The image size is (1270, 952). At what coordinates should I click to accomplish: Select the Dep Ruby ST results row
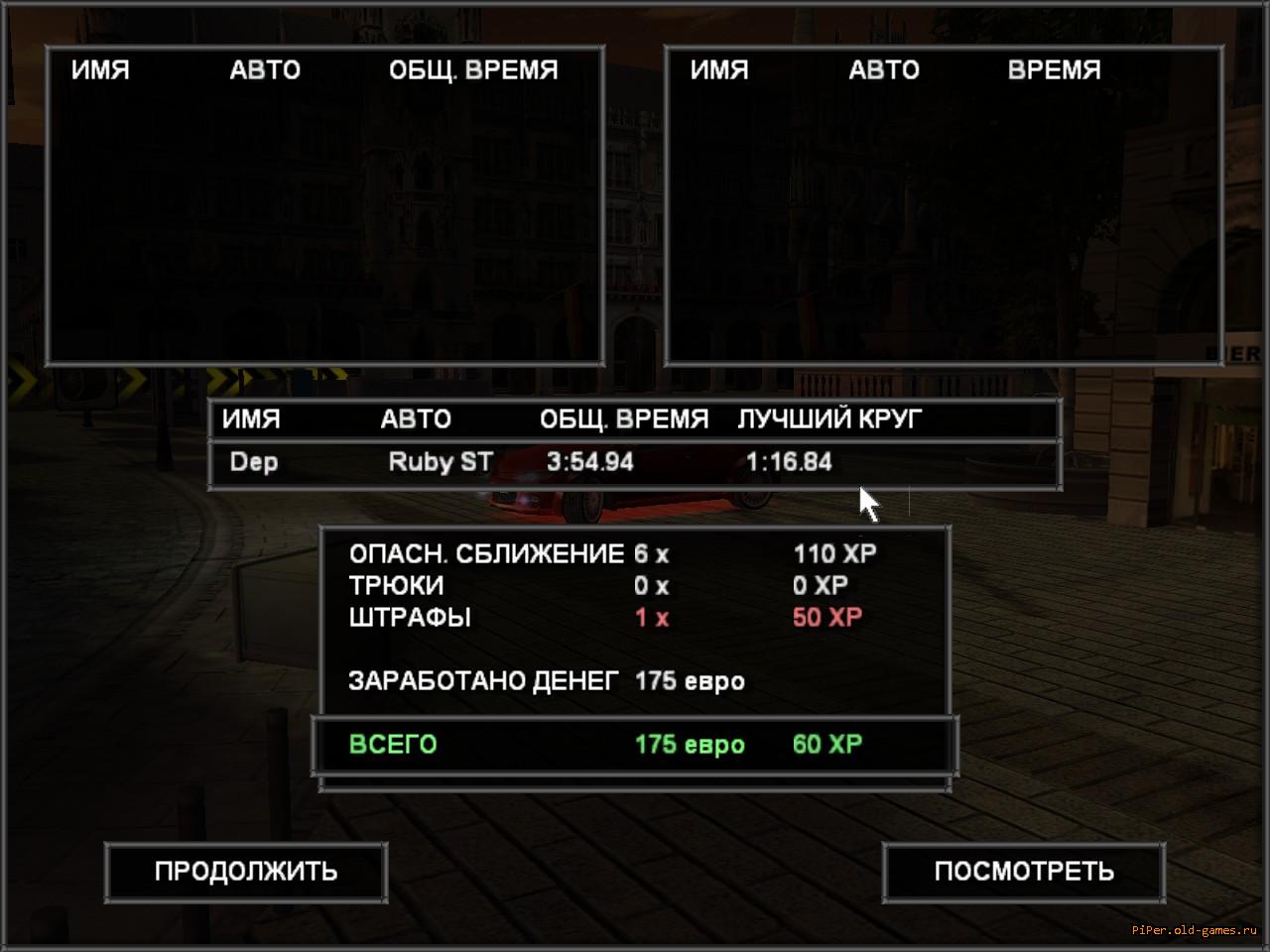[635, 462]
